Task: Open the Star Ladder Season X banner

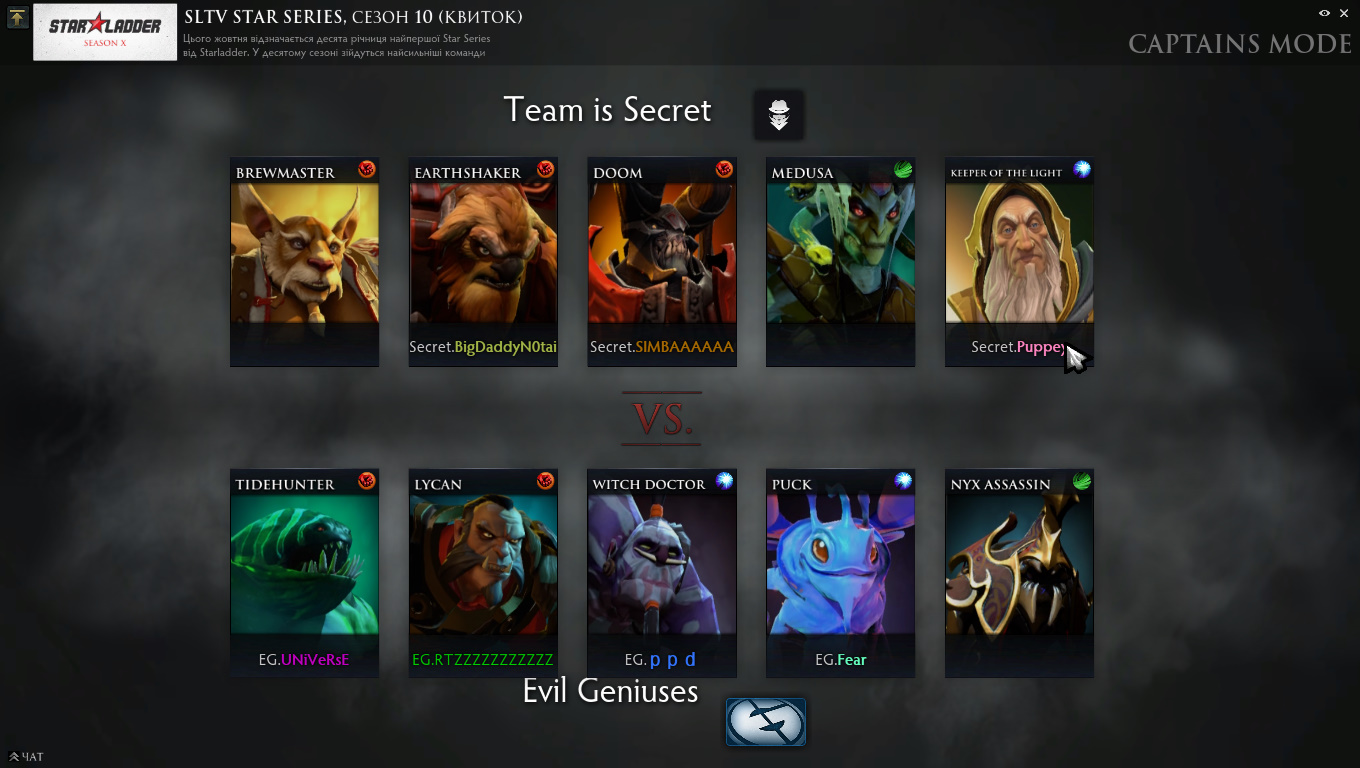Action: (x=105, y=32)
